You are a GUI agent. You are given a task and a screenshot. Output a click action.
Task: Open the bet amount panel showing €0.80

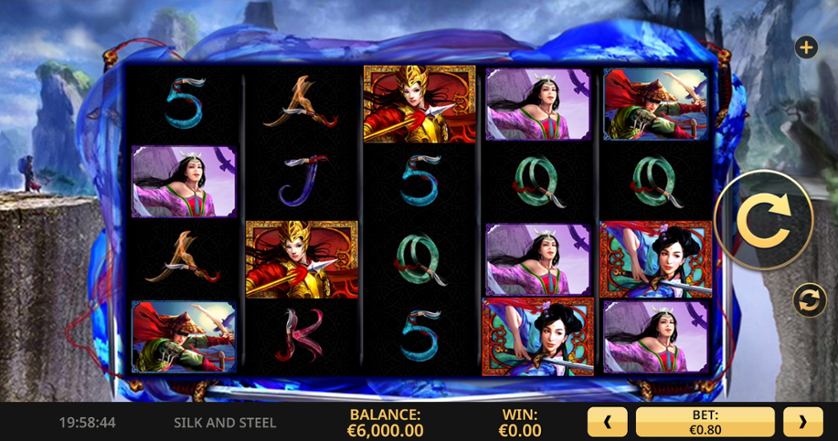(x=704, y=421)
